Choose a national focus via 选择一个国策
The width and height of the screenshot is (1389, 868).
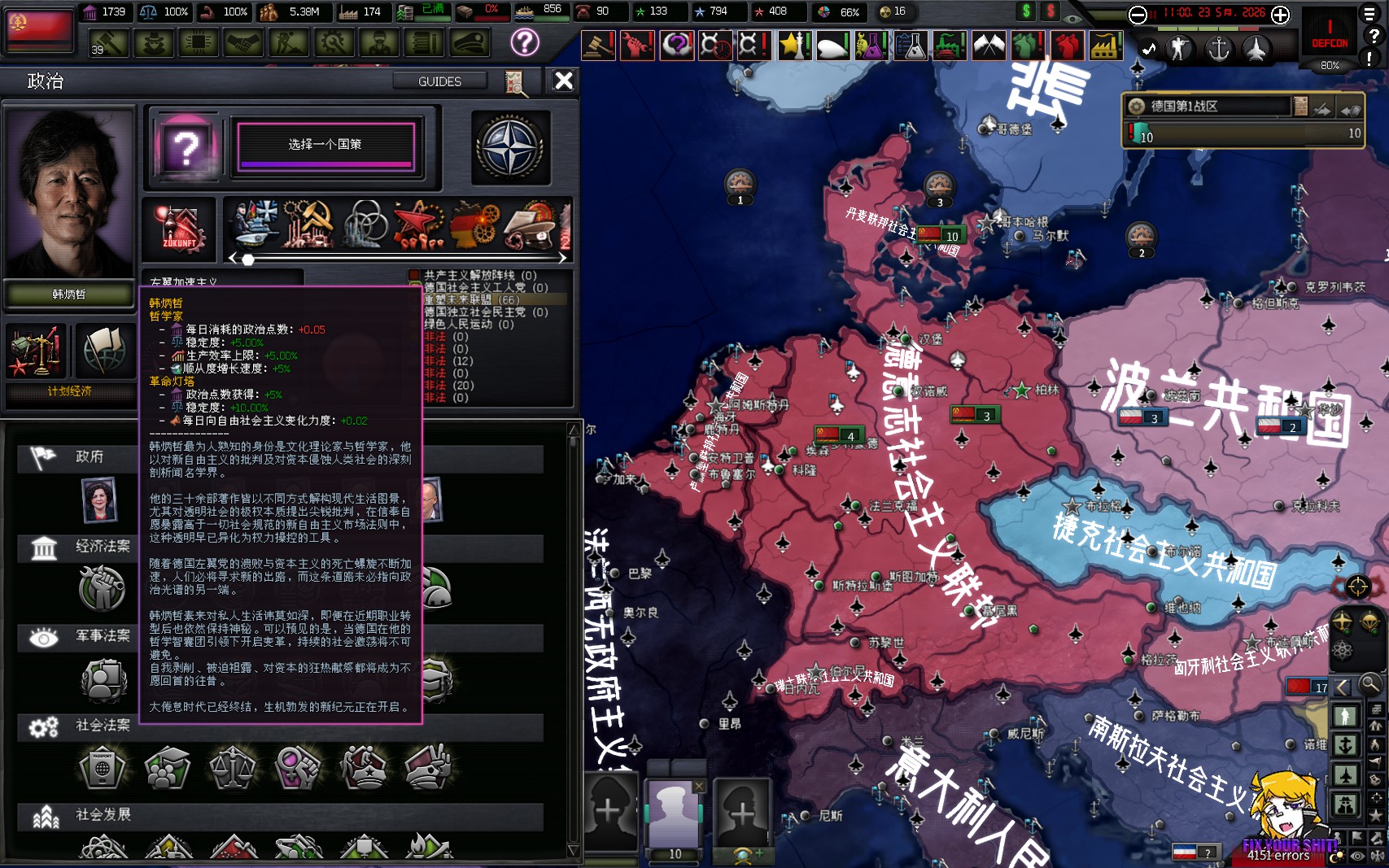pos(325,145)
